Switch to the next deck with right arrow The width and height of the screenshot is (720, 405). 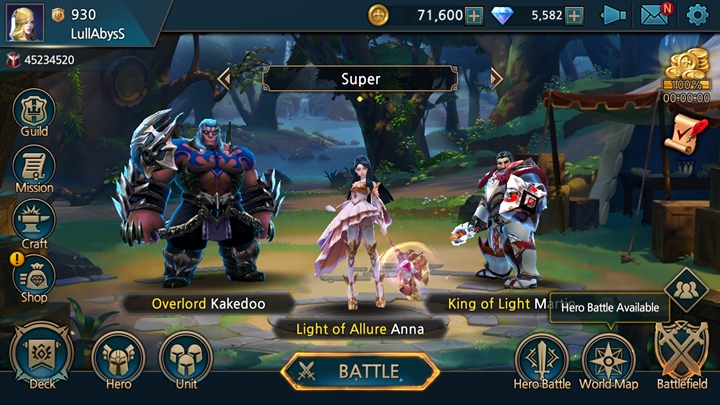coord(496,78)
